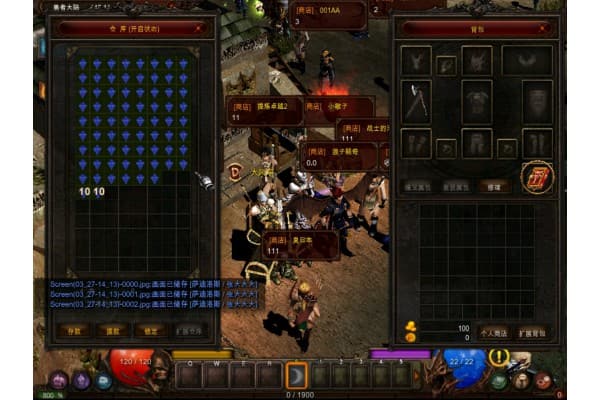Select the equipped helmet slot
600x400 pixels.
476,60
